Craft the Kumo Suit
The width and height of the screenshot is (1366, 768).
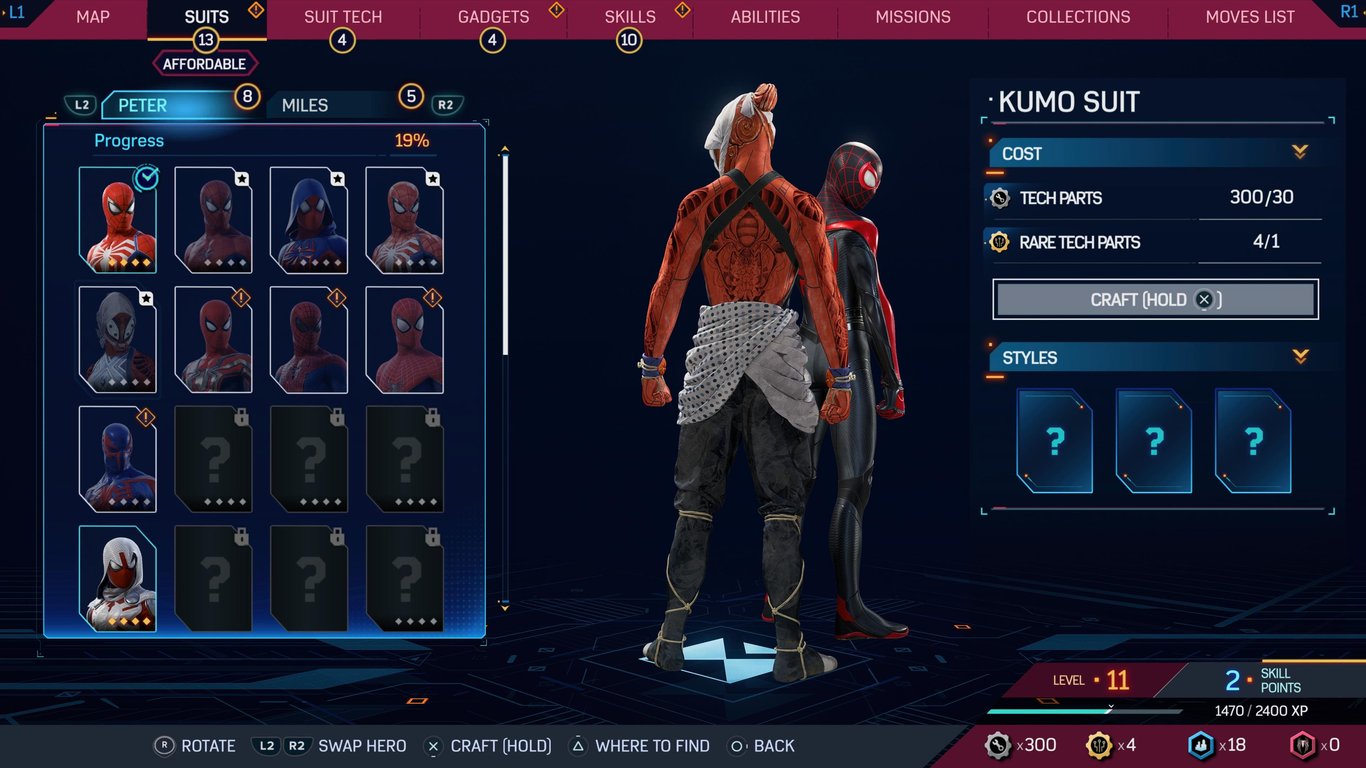point(1155,300)
